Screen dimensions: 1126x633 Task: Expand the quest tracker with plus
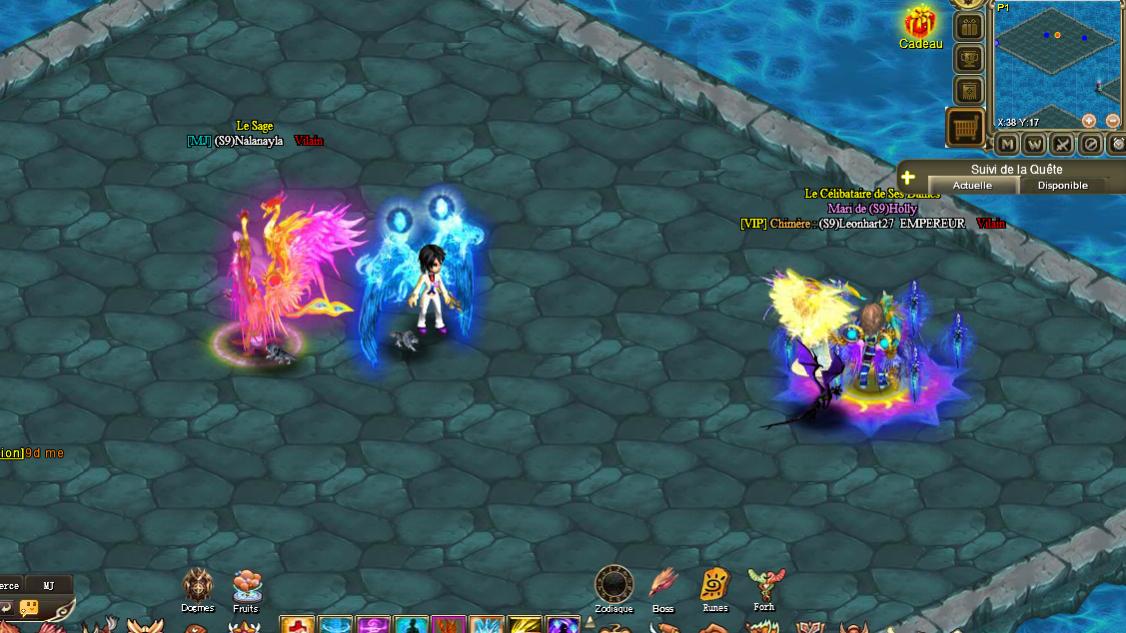(908, 177)
